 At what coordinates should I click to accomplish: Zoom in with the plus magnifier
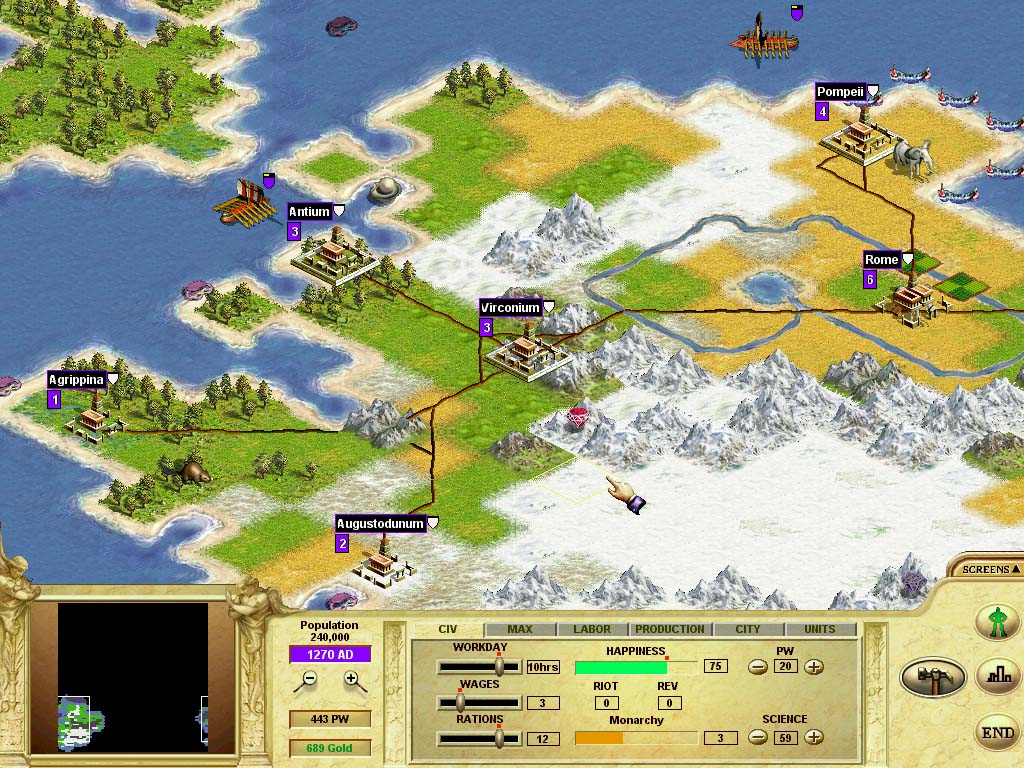click(351, 680)
